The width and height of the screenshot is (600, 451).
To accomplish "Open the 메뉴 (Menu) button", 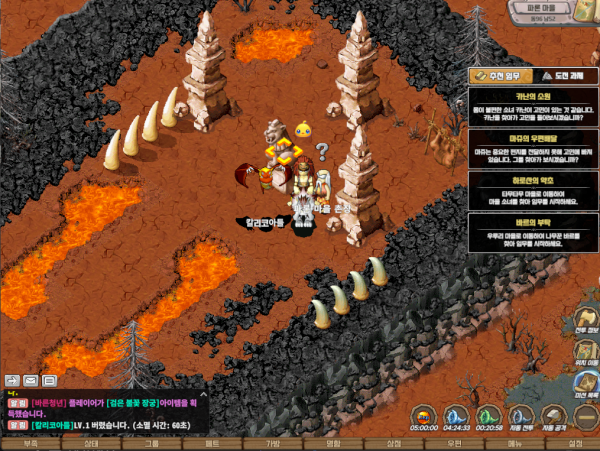I will [514, 443].
